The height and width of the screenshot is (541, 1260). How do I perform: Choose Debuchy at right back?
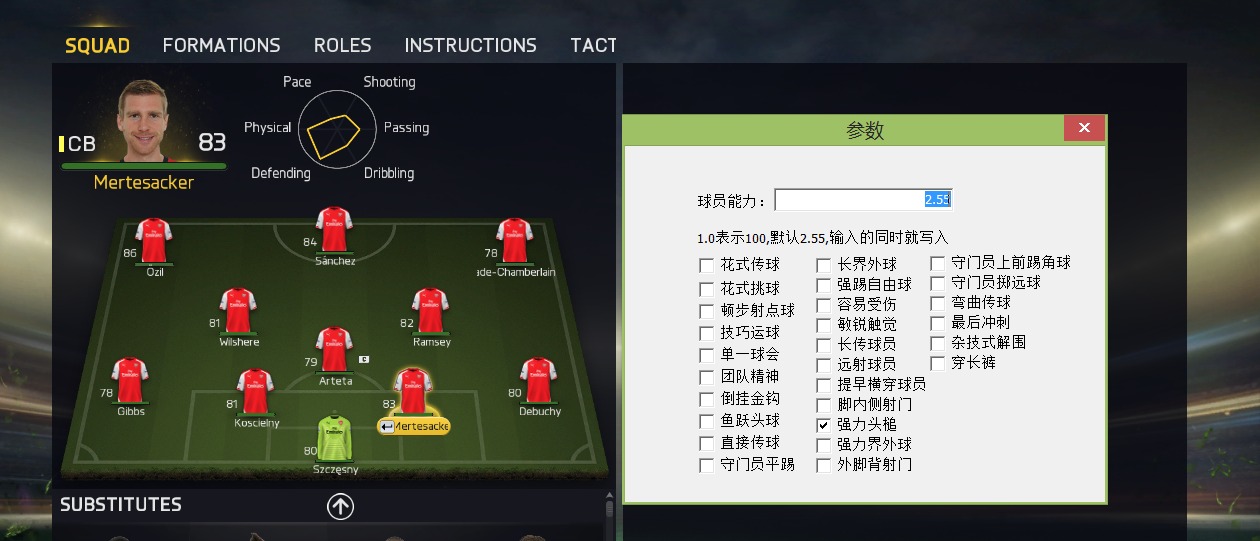[538, 380]
